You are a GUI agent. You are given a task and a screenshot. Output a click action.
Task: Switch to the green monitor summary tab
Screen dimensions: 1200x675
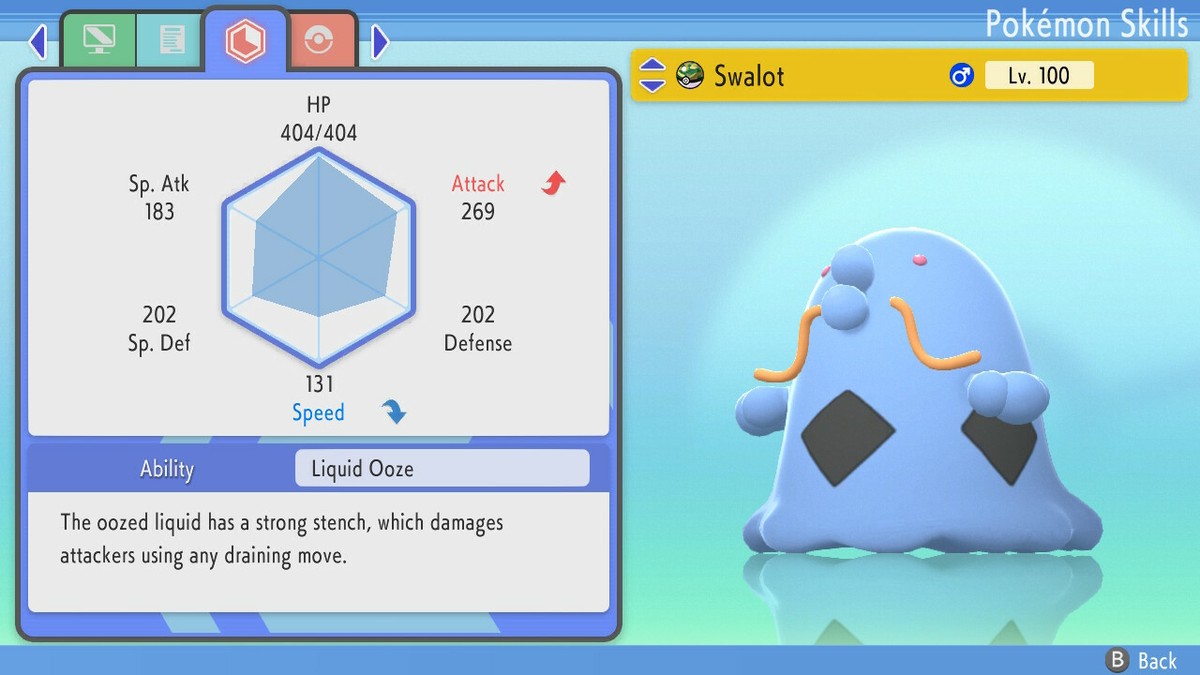[x=99, y=40]
